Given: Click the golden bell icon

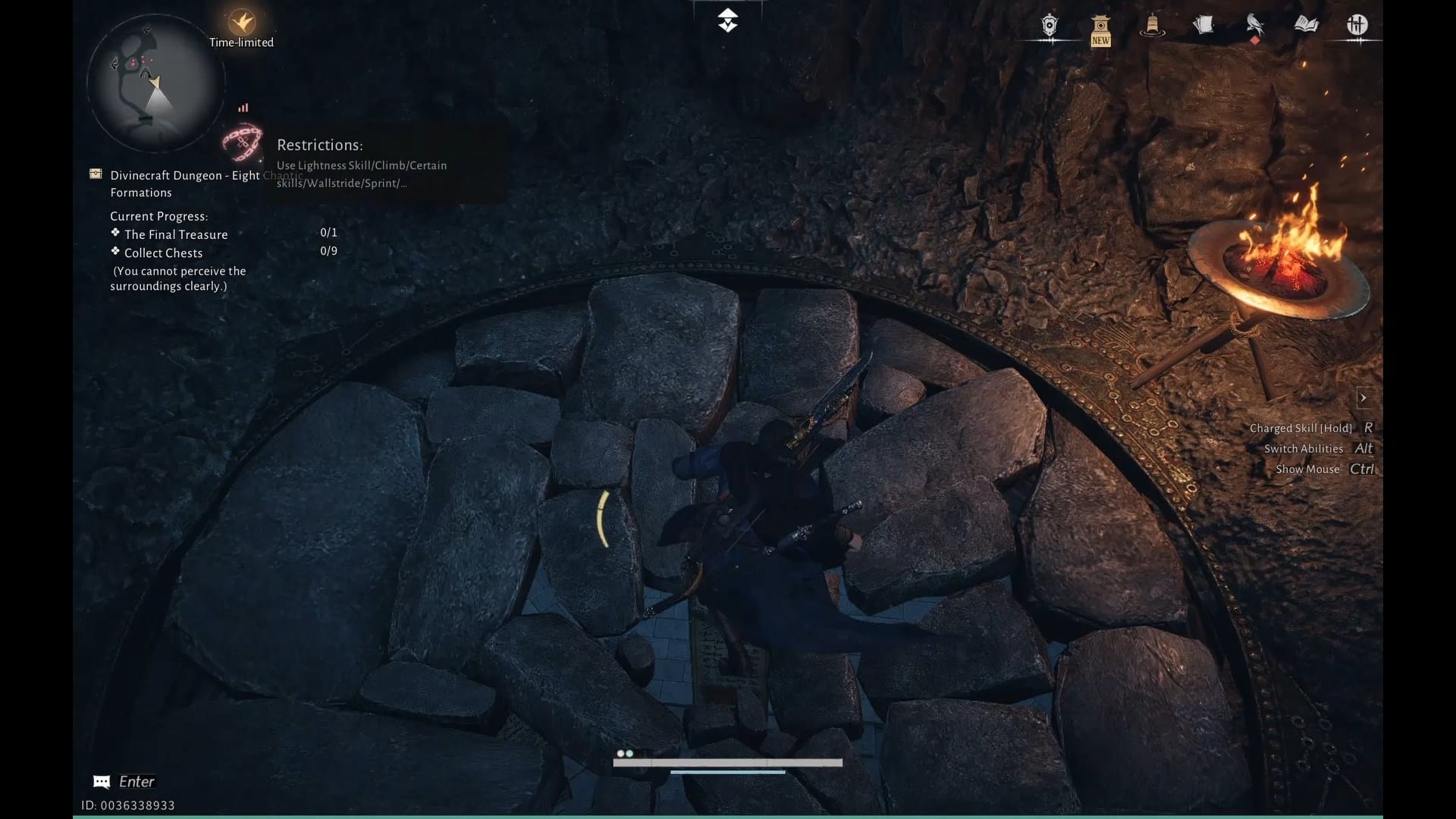Looking at the screenshot, I should 1152,26.
